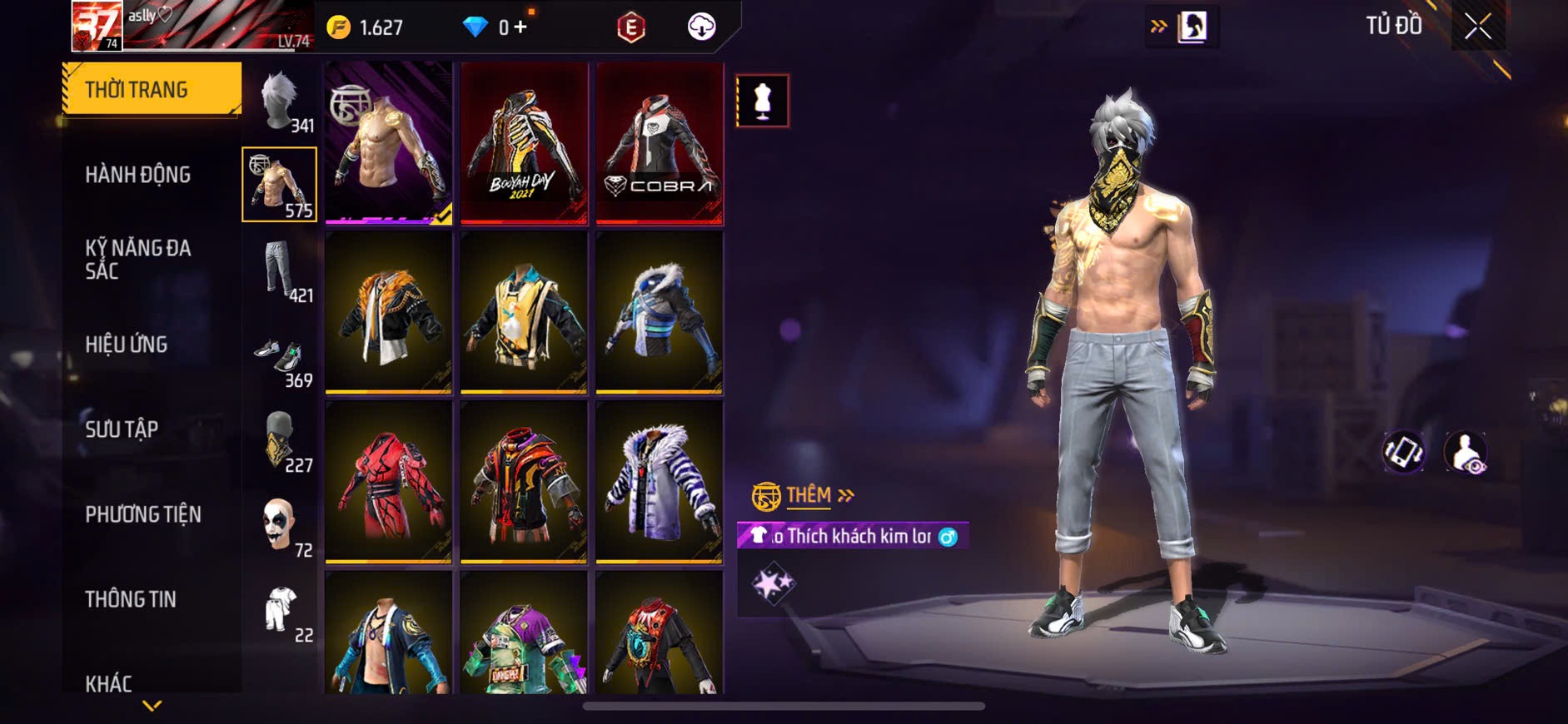The height and width of the screenshot is (724, 1568).
Task: Select the white fur-hooded blue jacket
Action: click(x=660, y=313)
